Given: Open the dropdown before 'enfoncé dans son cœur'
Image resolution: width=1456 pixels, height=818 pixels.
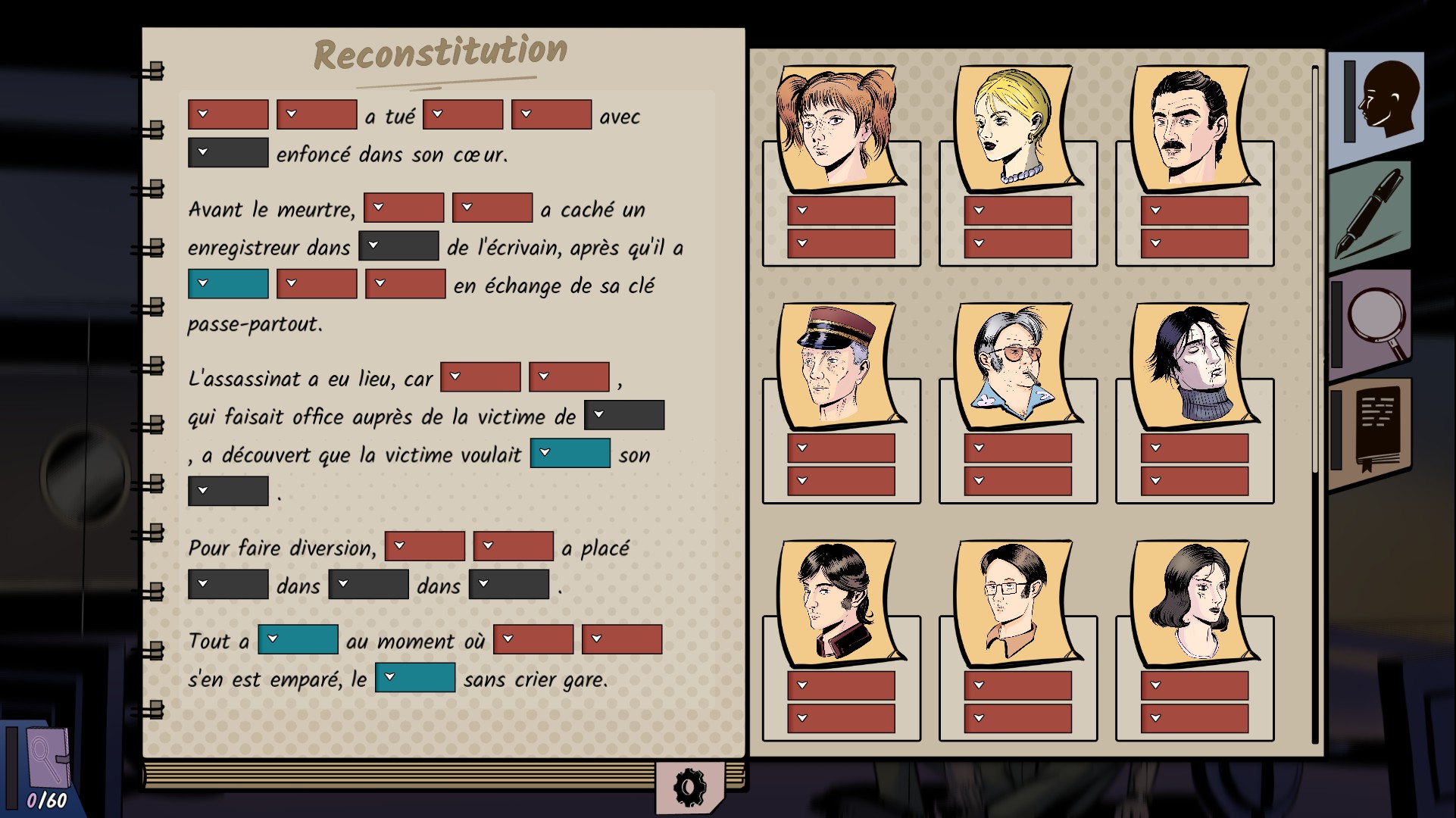Looking at the screenshot, I should 227,152.
